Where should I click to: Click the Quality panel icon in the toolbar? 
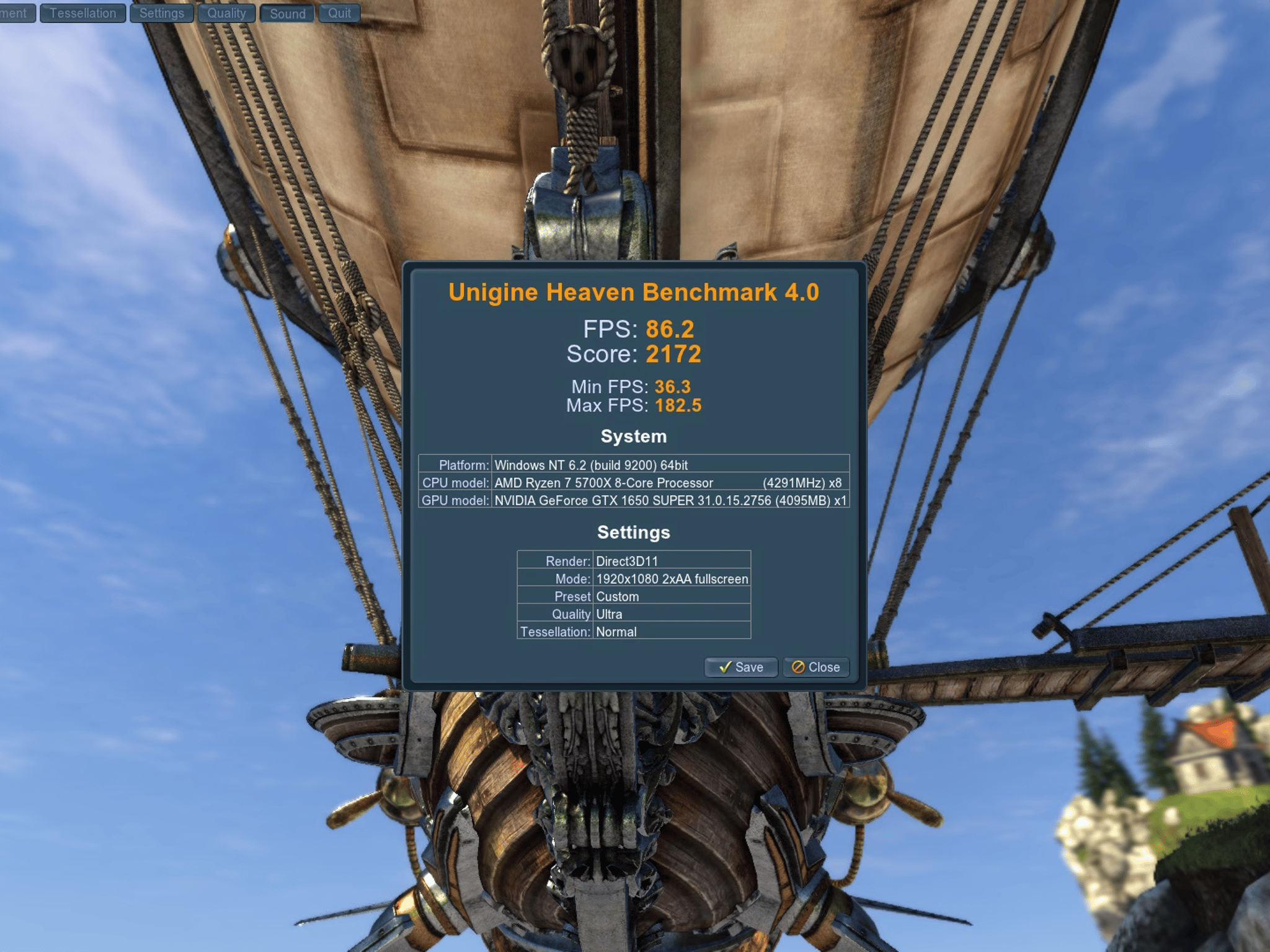coord(226,13)
